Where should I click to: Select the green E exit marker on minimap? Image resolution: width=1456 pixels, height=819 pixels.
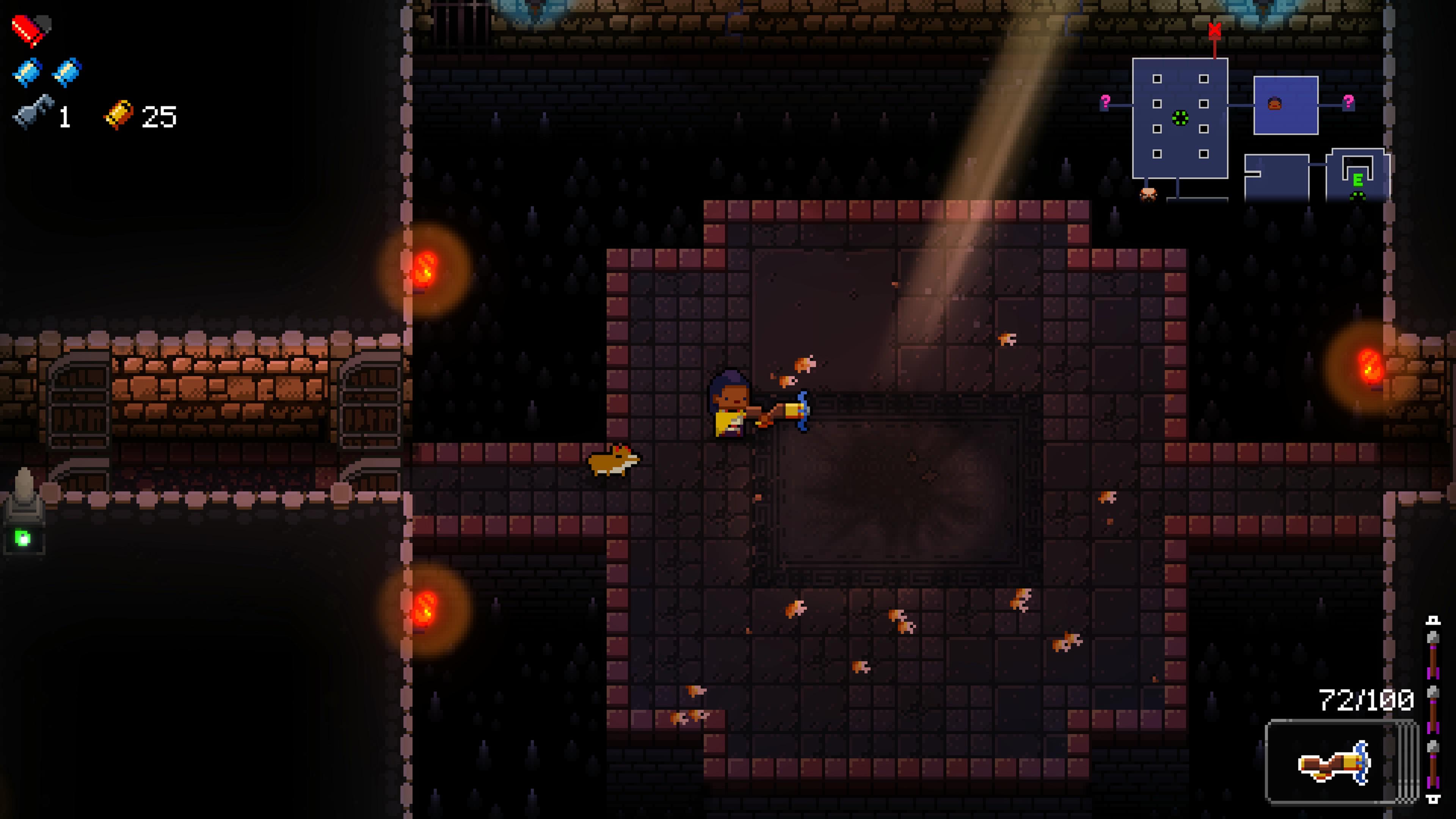pyautogui.click(x=1358, y=180)
